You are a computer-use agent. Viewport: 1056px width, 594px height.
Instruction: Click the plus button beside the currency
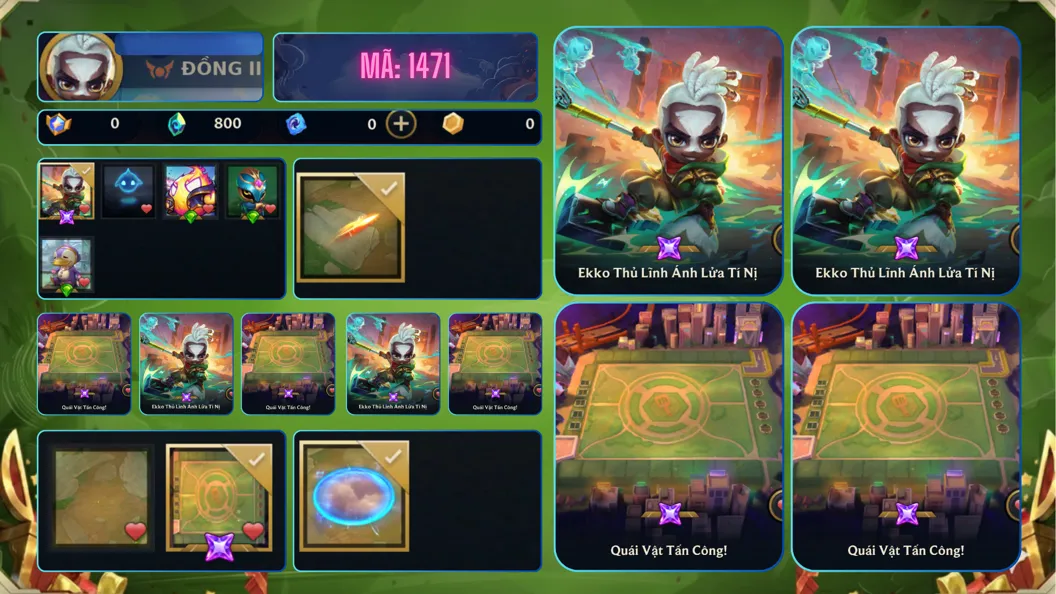(x=401, y=124)
